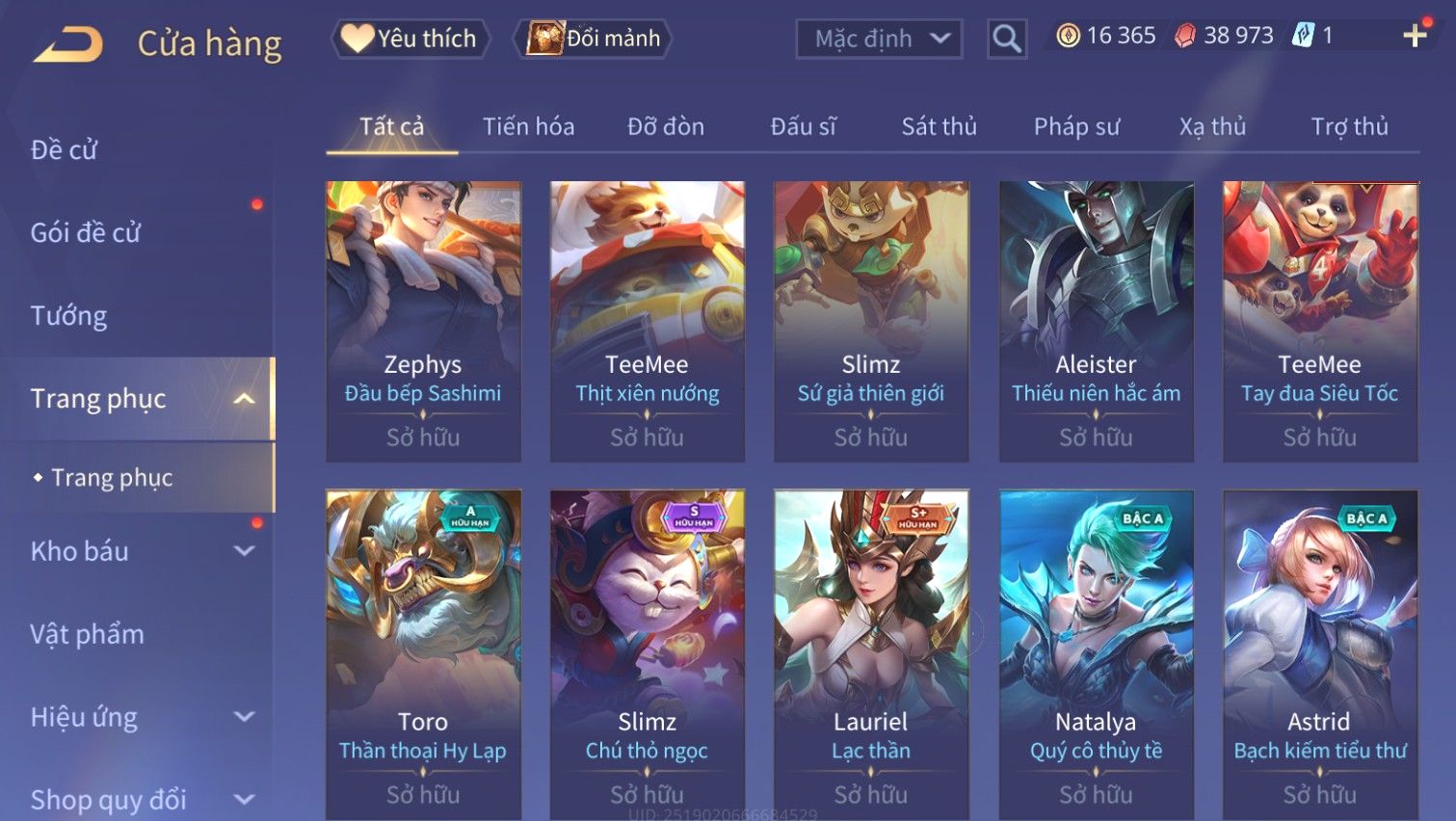Click the magnifying glass search button
The width and height of the screenshot is (1456, 821).
pyautogui.click(x=1006, y=39)
